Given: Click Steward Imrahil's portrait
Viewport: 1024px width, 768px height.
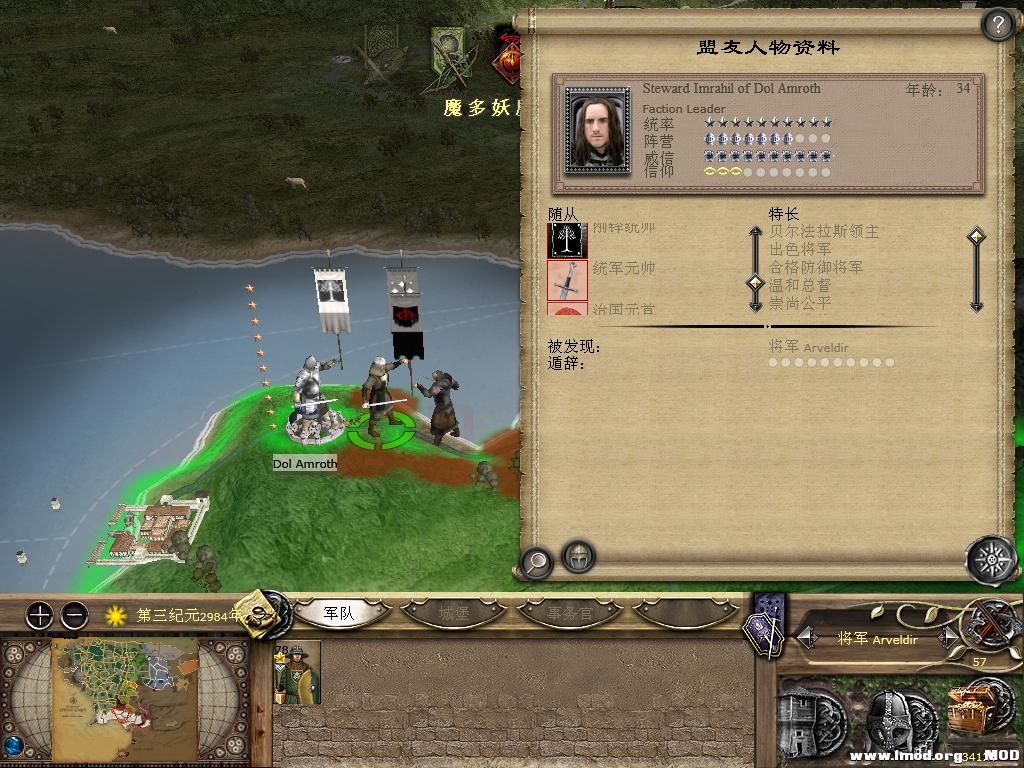Looking at the screenshot, I should [x=597, y=130].
